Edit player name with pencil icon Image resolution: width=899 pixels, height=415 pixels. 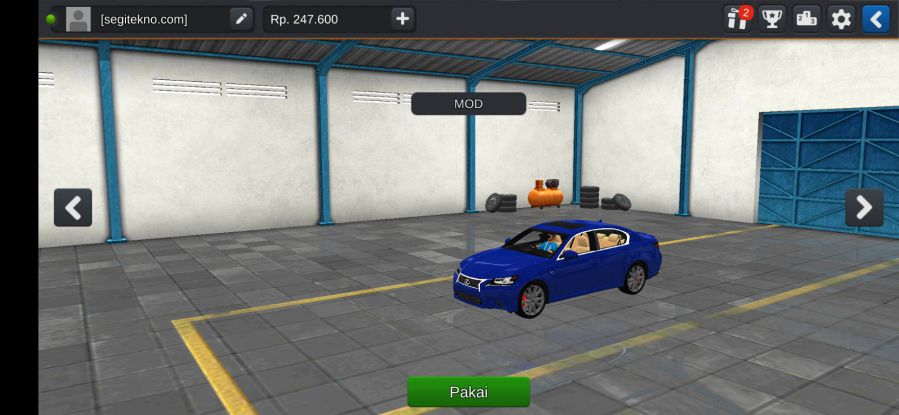pyautogui.click(x=241, y=19)
